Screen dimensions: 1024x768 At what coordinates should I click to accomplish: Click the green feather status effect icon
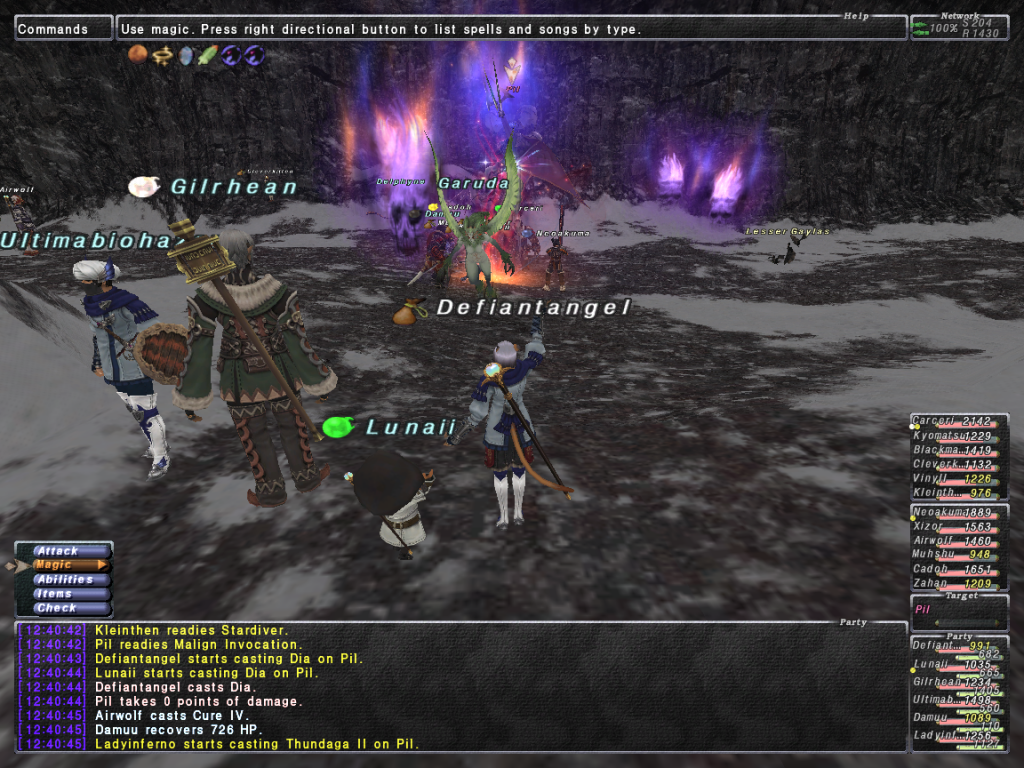[208, 55]
